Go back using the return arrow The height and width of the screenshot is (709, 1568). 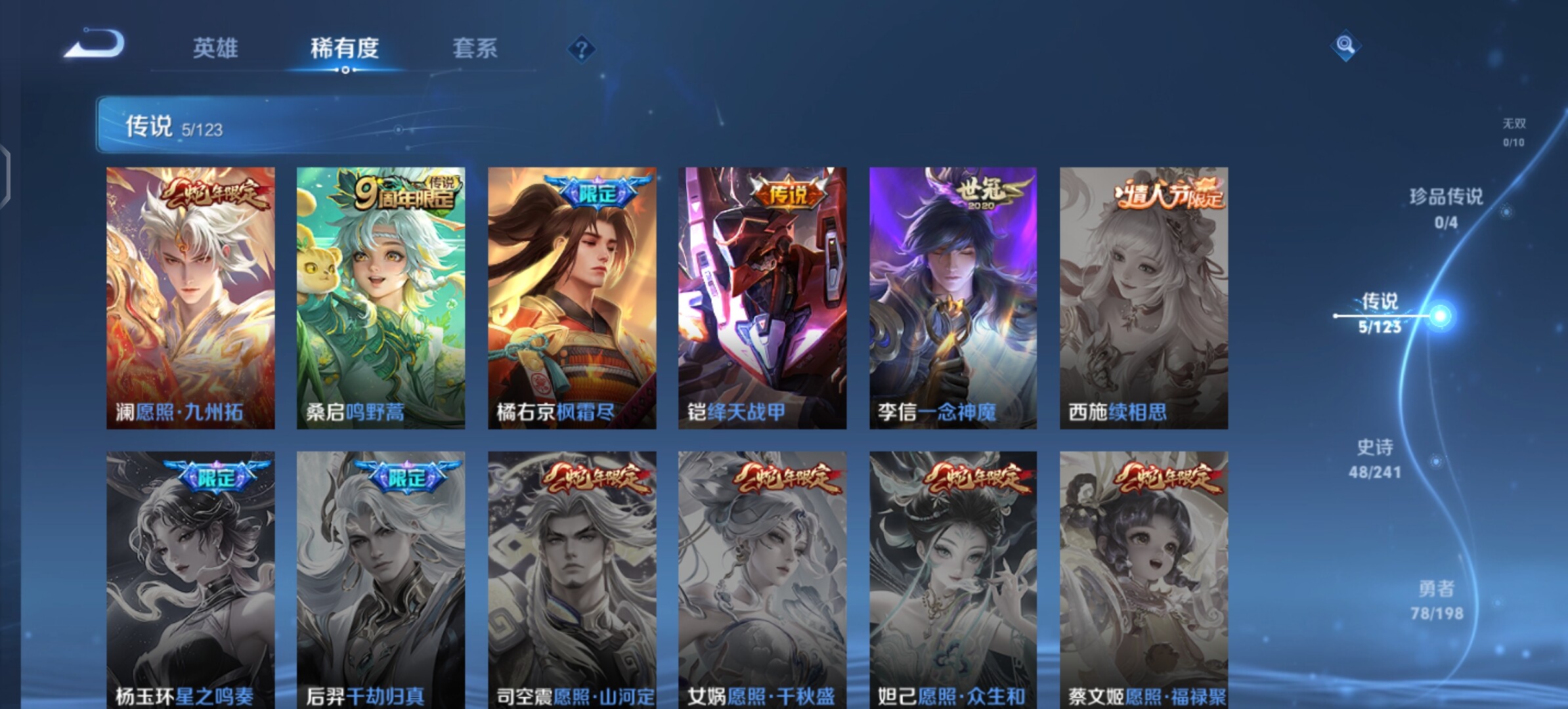pyautogui.click(x=95, y=45)
